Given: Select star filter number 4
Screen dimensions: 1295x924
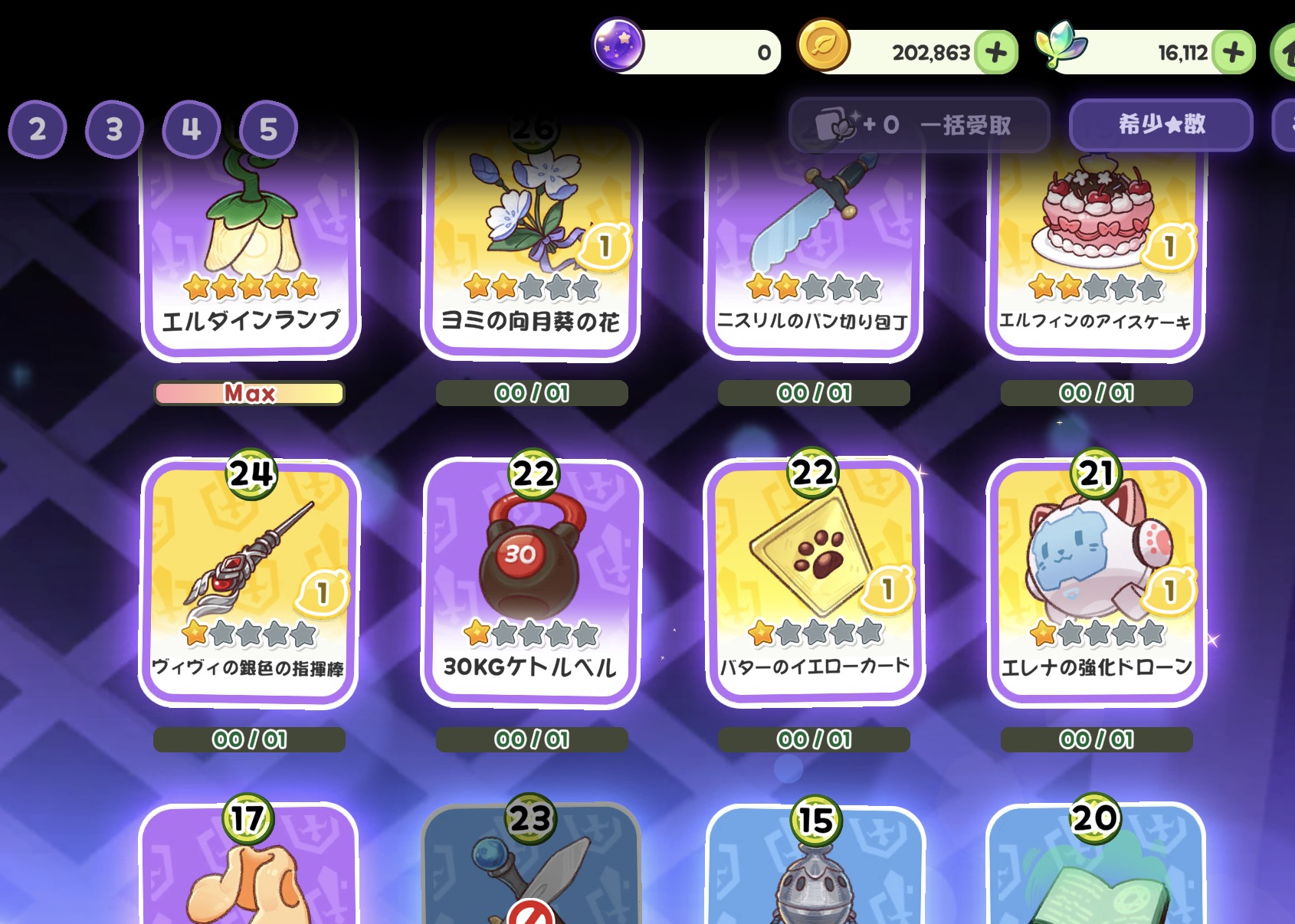Looking at the screenshot, I should click(x=191, y=129).
